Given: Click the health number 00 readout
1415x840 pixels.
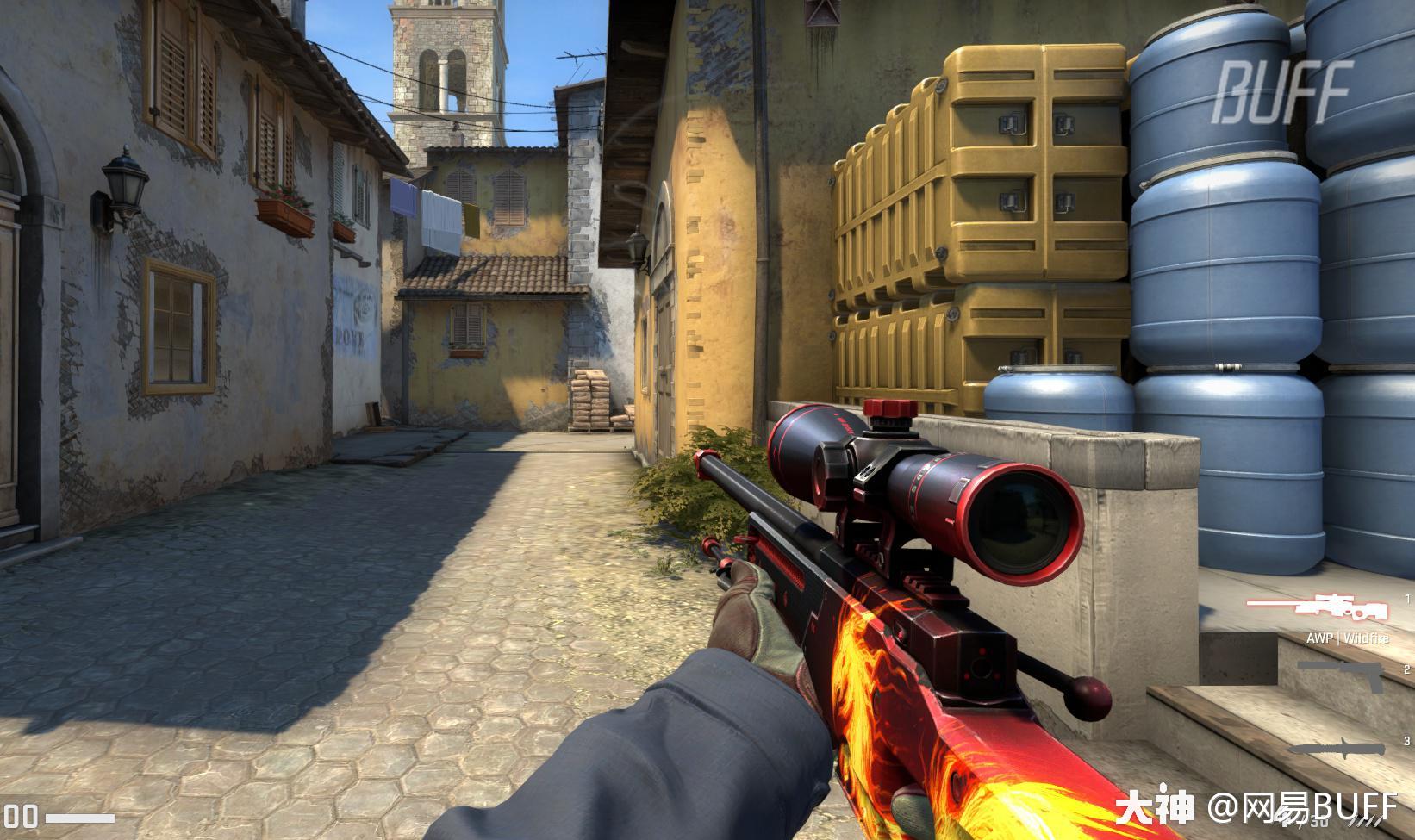Looking at the screenshot, I should click(x=21, y=816).
